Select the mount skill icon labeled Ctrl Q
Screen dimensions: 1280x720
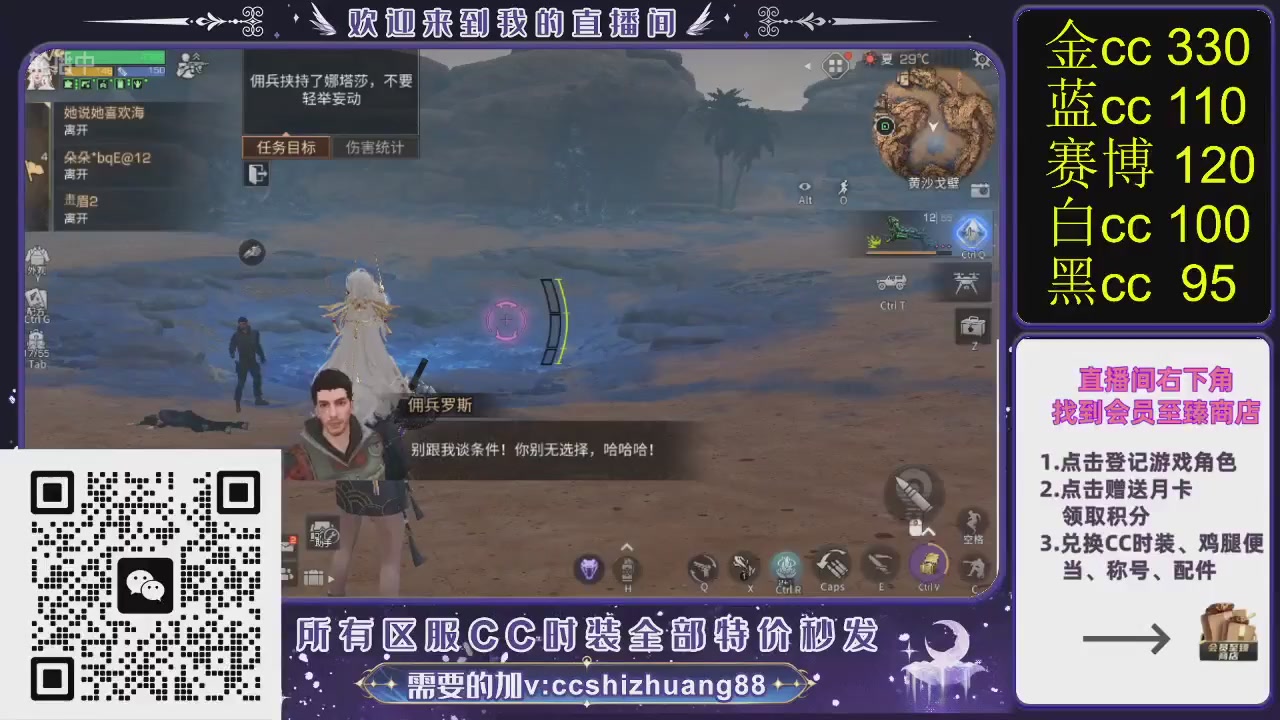click(x=971, y=233)
